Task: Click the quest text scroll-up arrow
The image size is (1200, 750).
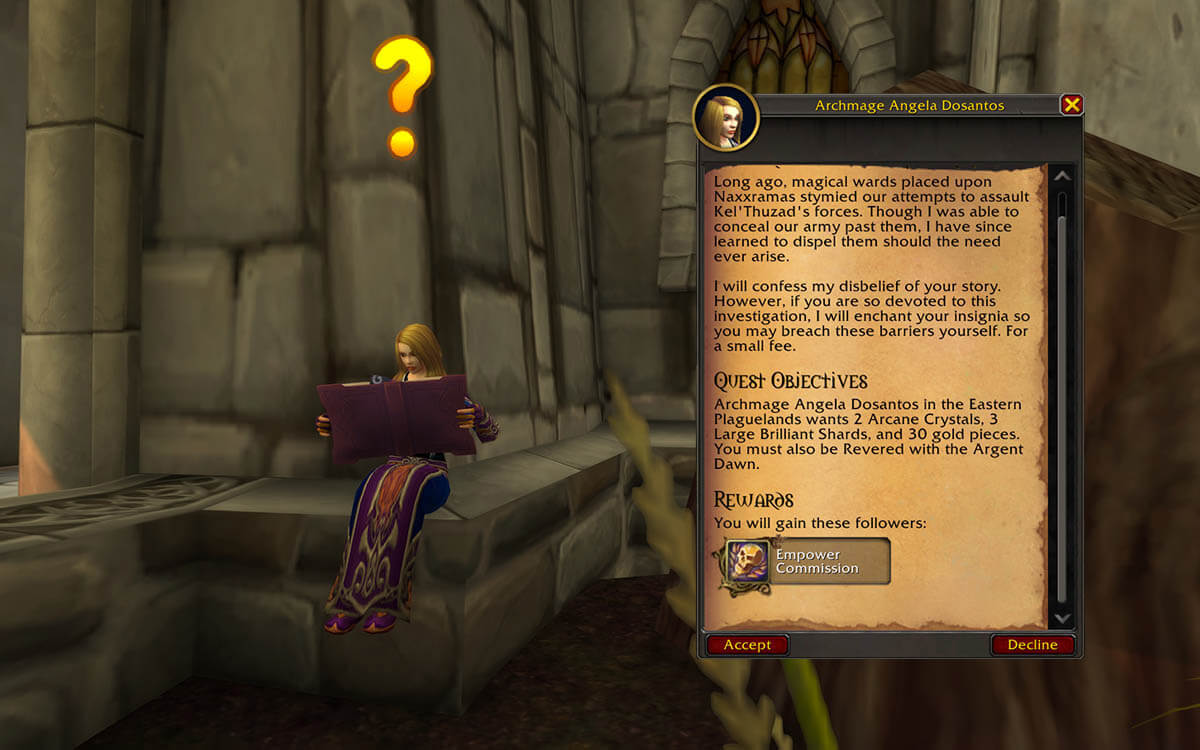Action: pyautogui.click(x=1062, y=177)
